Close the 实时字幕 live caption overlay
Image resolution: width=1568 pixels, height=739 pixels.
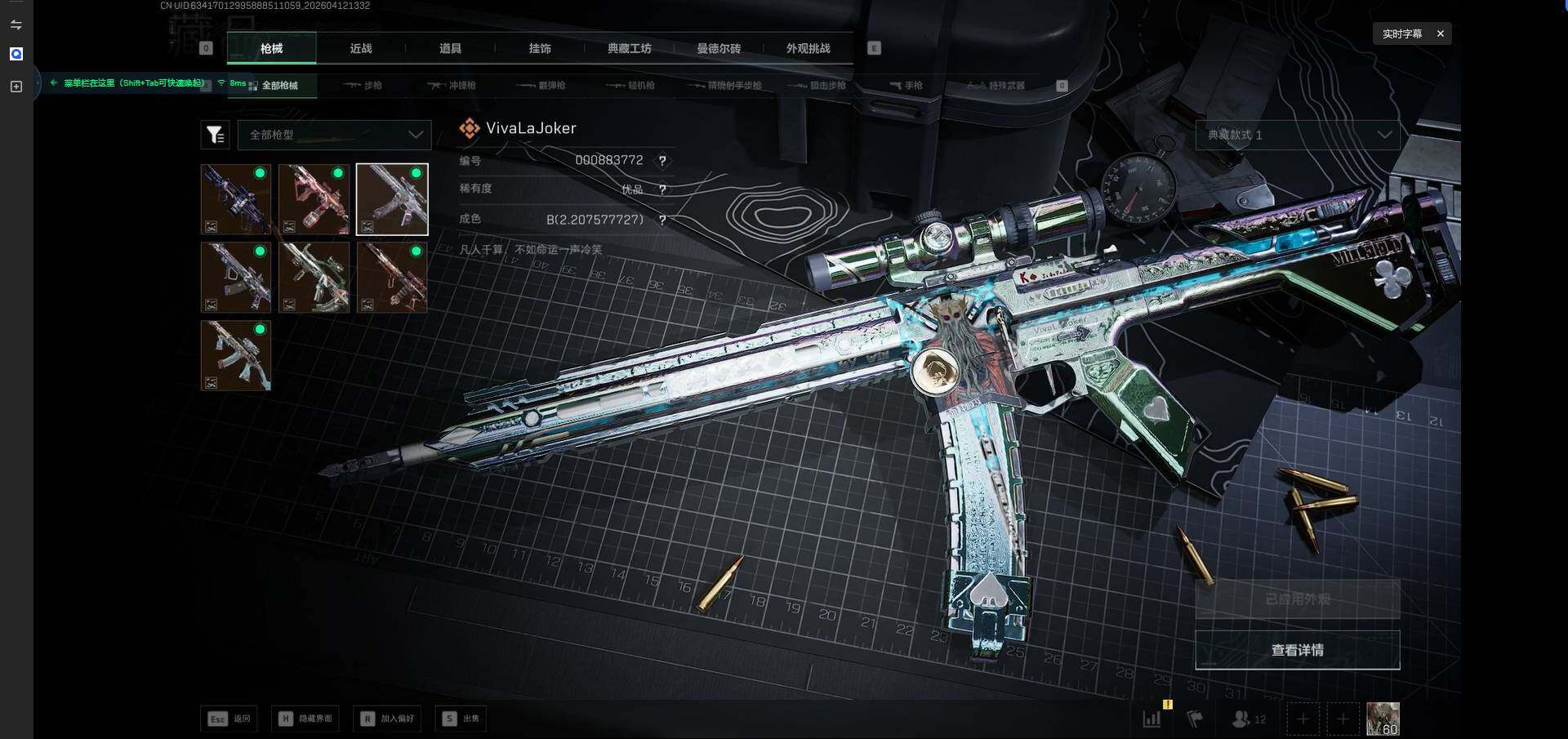click(x=1441, y=33)
